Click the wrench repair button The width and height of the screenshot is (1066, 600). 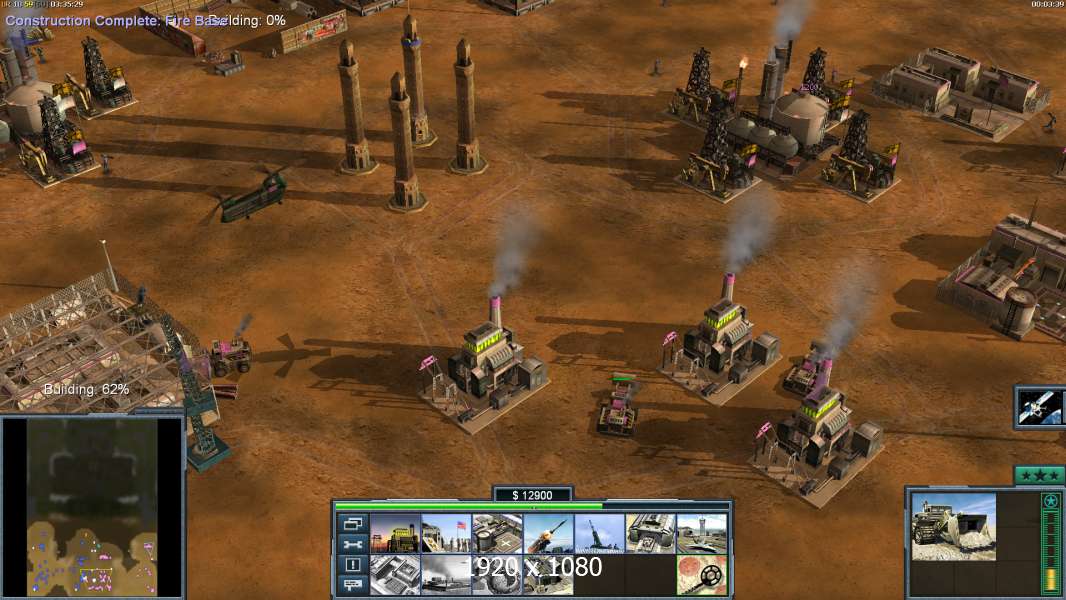(x=352, y=544)
